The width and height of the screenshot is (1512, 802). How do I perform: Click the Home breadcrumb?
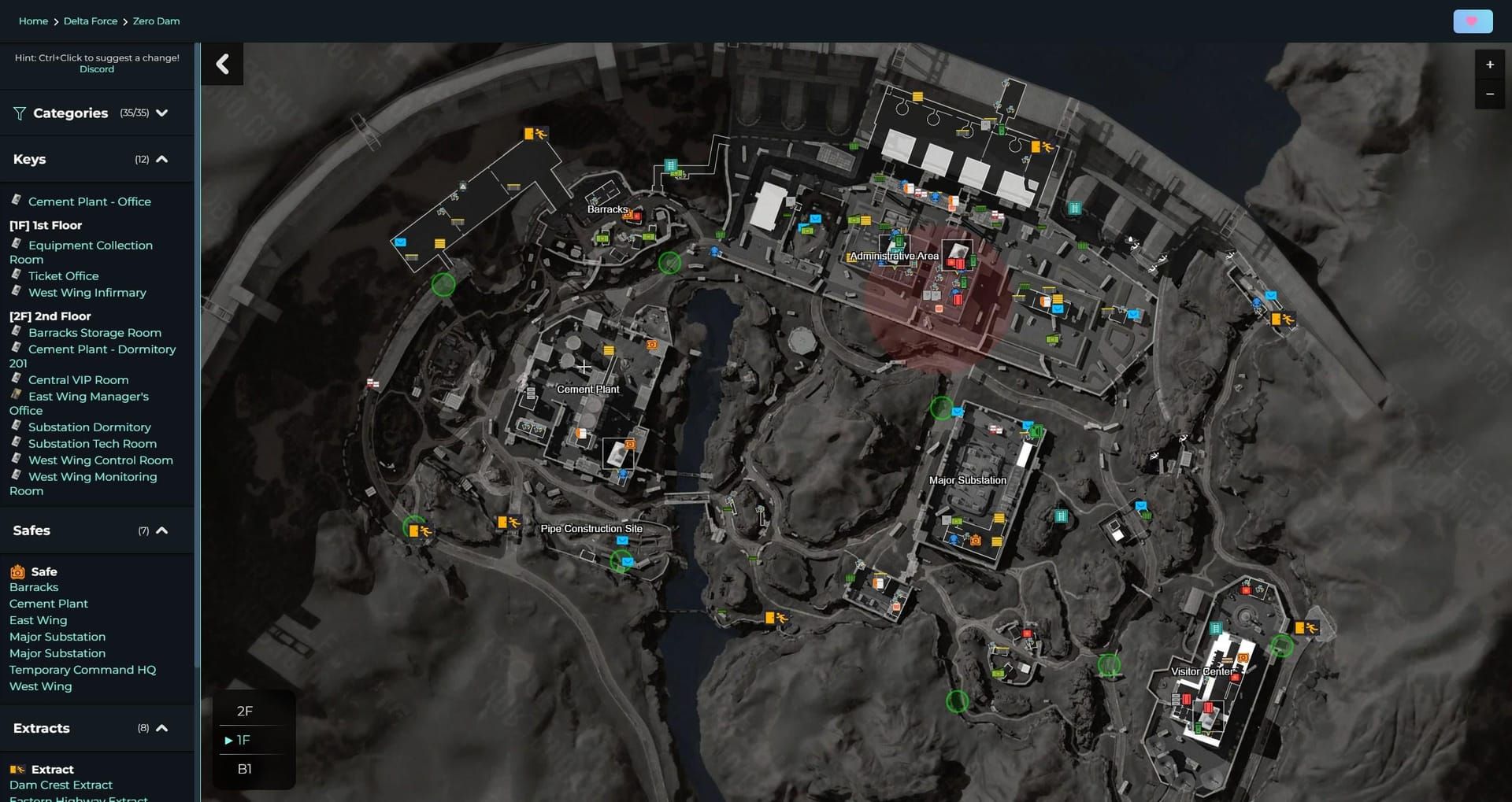point(32,20)
